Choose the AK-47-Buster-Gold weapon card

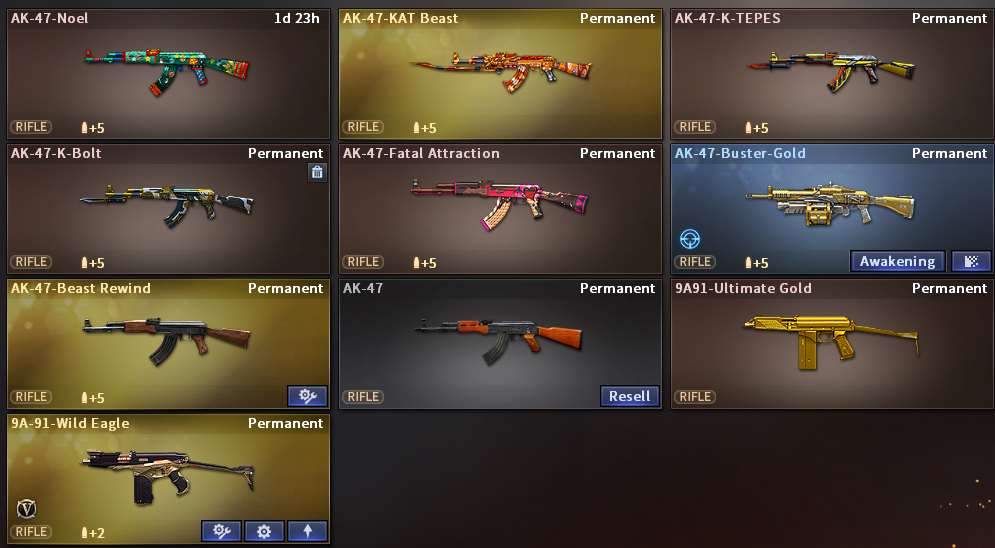832,205
